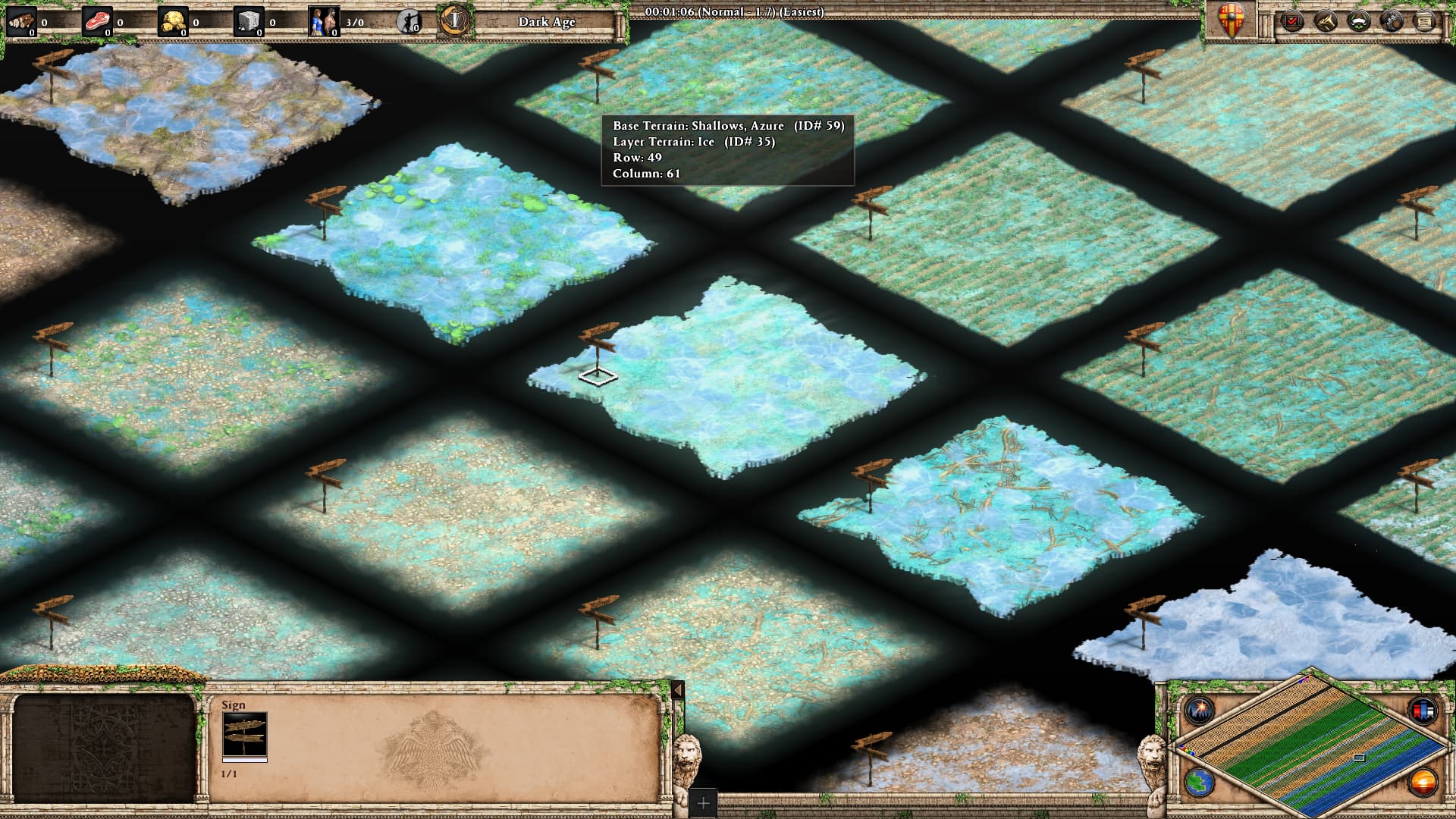Image resolution: width=1456 pixels, height=819 pixels.
Task: Select the Sign unit portrait
Action: (244, 734)
